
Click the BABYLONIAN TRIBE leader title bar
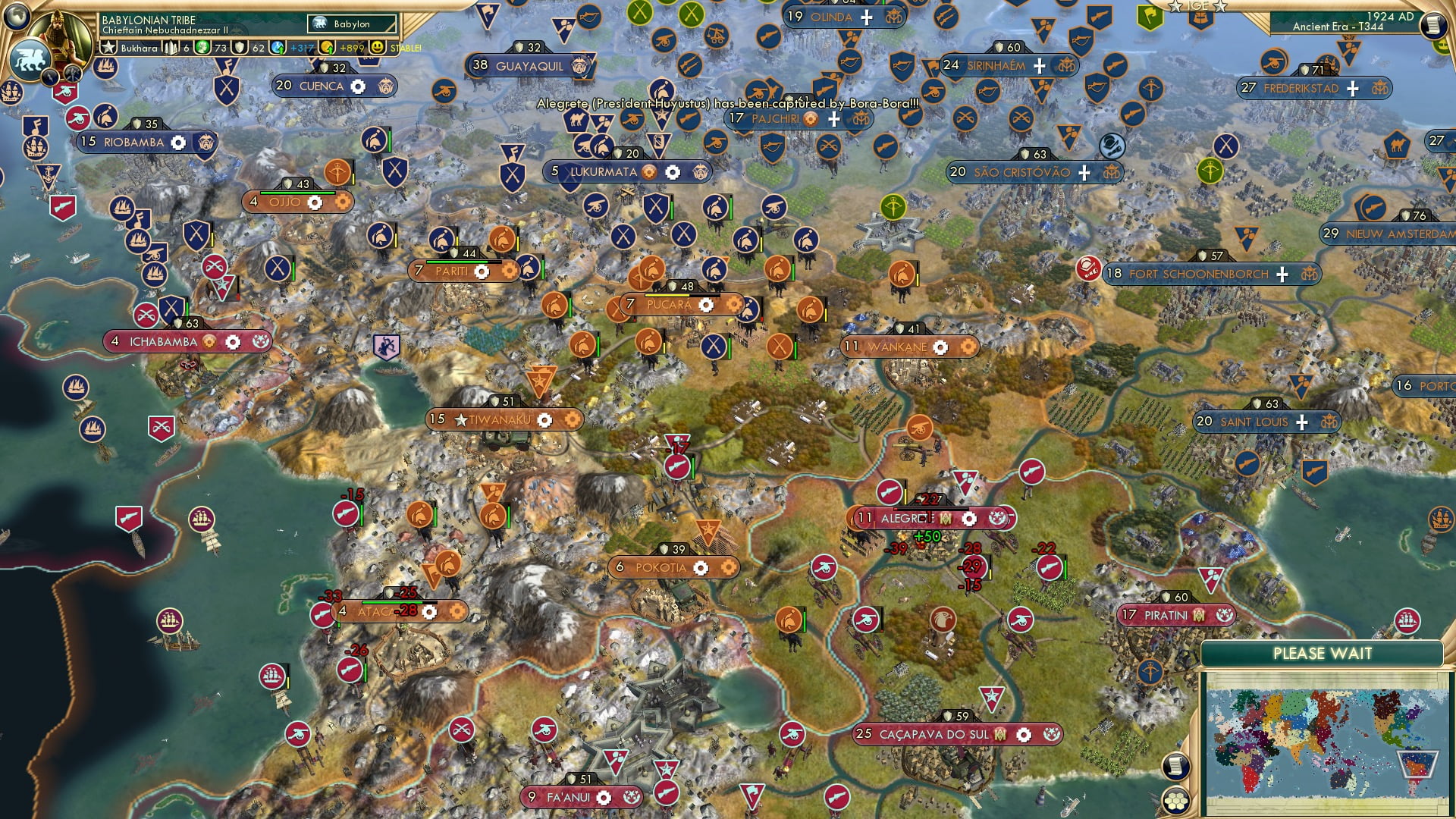[149, 20]
